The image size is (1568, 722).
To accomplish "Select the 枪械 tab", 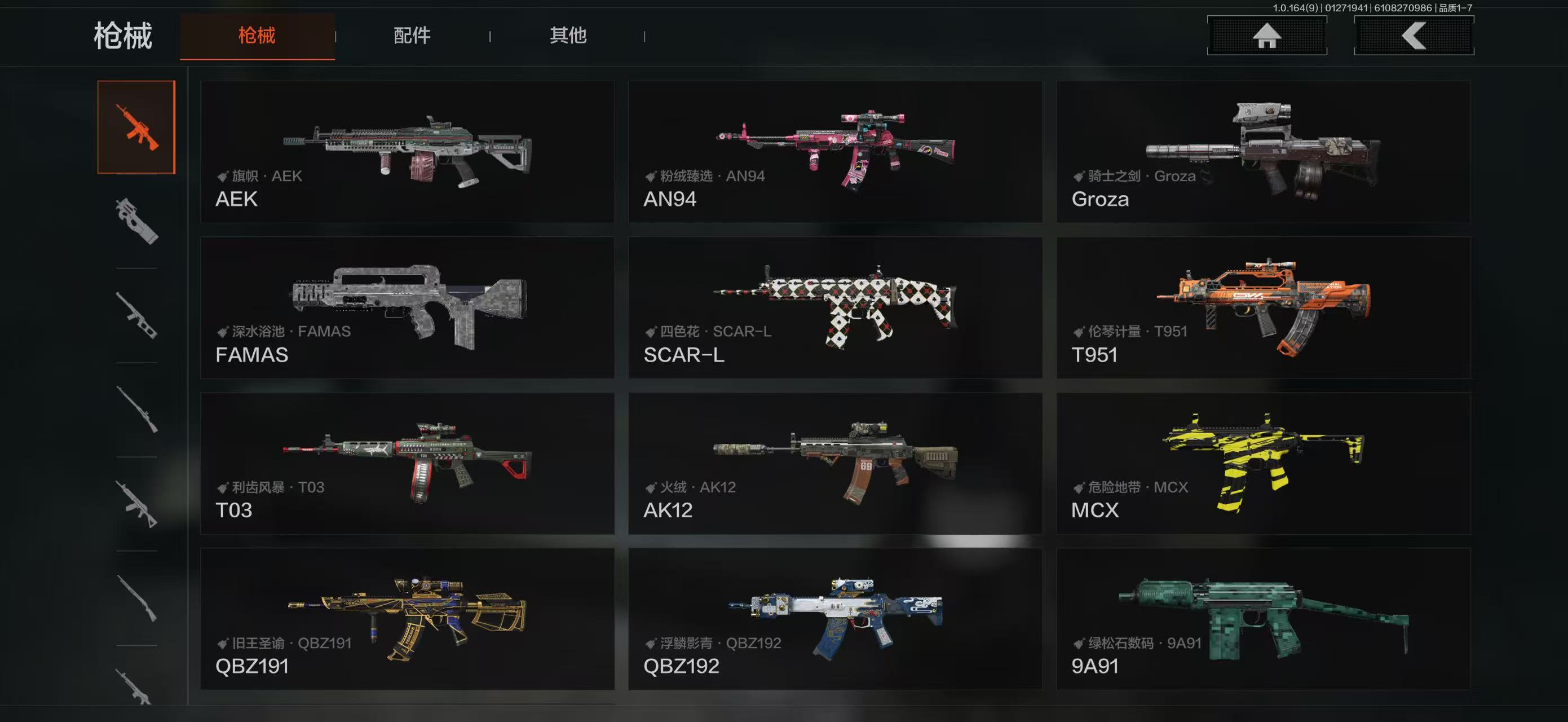I will click(257, 36).
